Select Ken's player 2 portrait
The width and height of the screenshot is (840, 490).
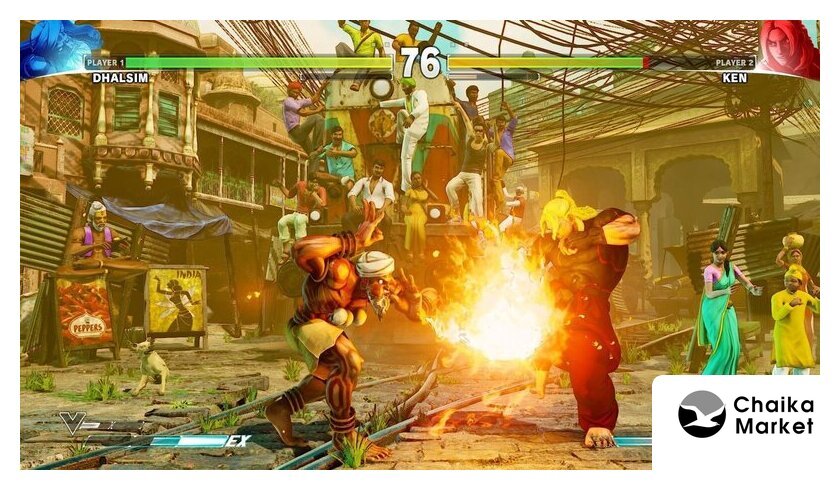pos(787,48)
